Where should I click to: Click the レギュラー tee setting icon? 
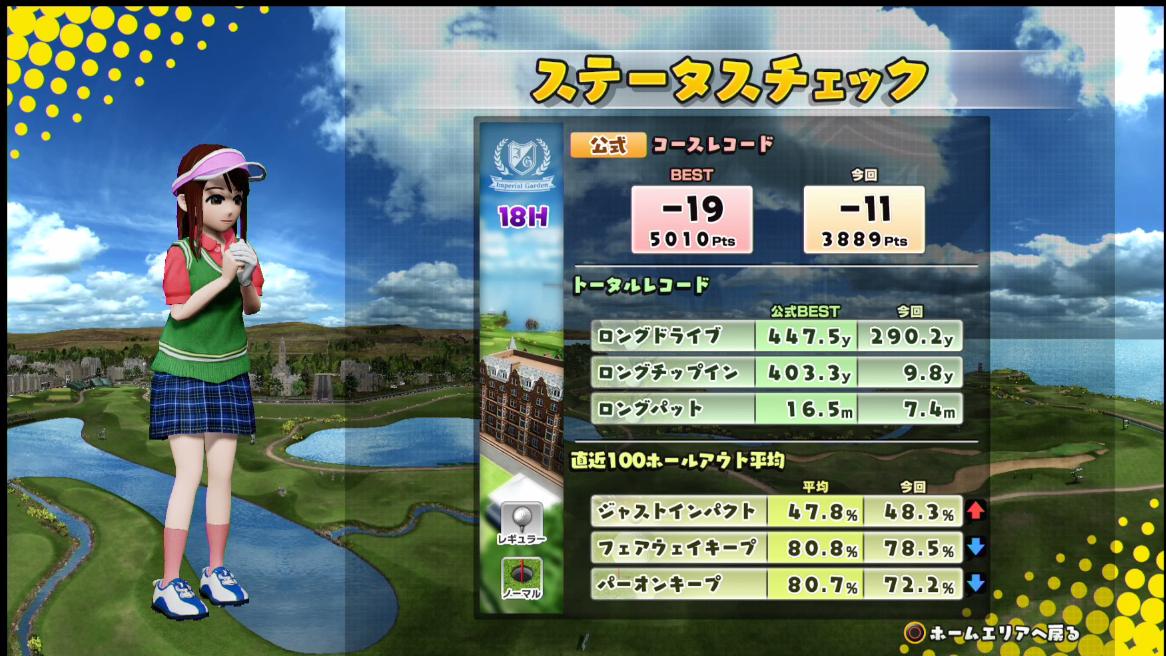522,521
